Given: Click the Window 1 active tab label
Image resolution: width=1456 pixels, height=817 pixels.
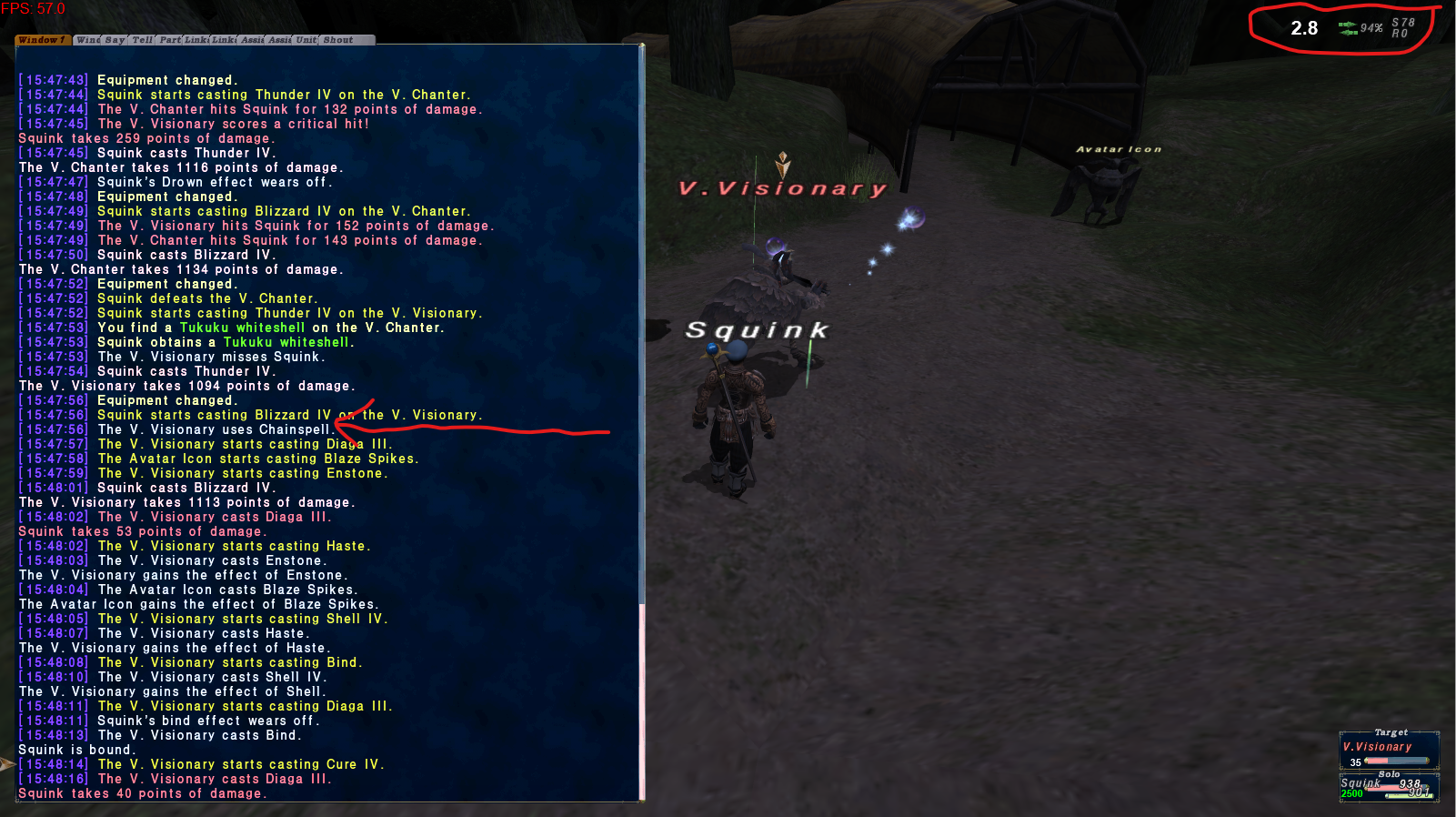Looking at the screenshot, I should 42,41.
